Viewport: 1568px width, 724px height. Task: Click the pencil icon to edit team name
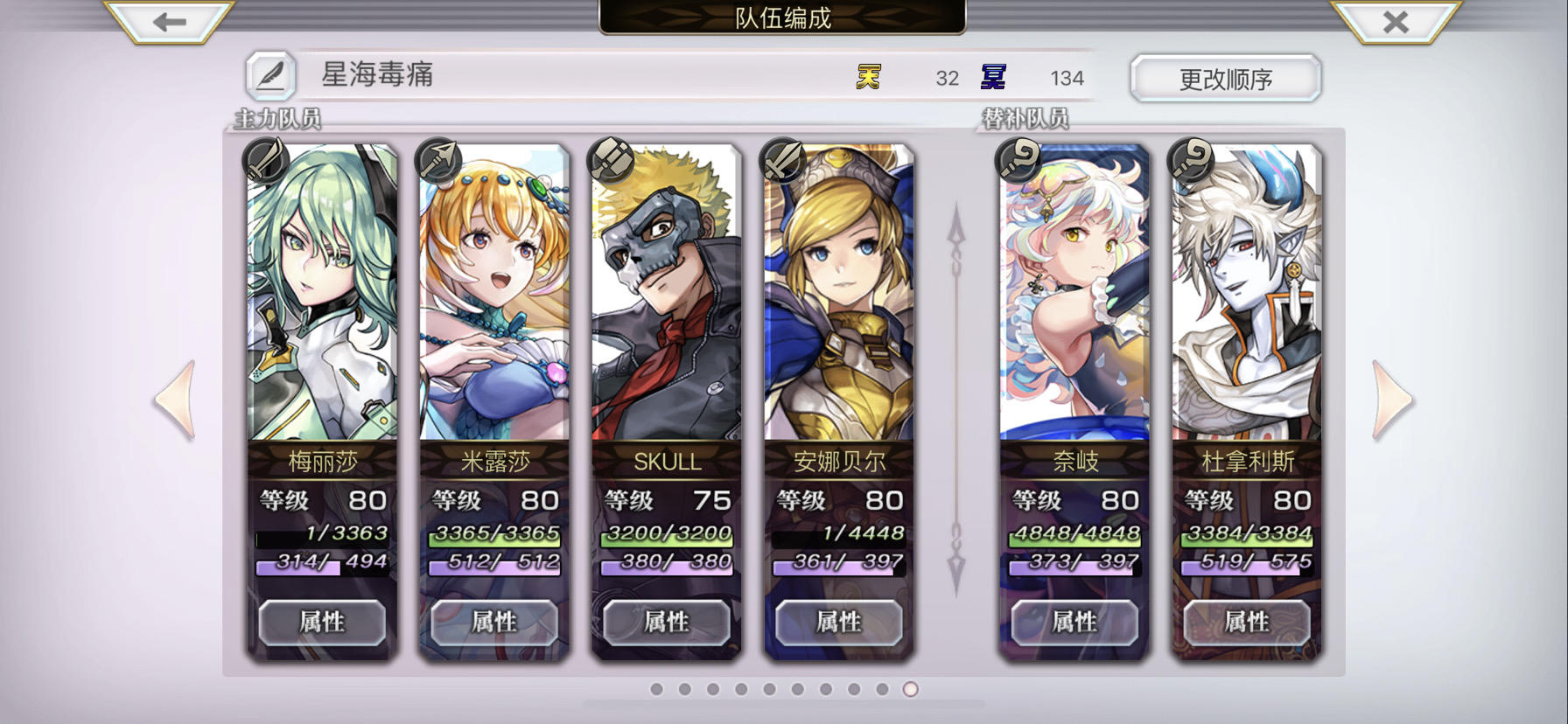(269, 77)
